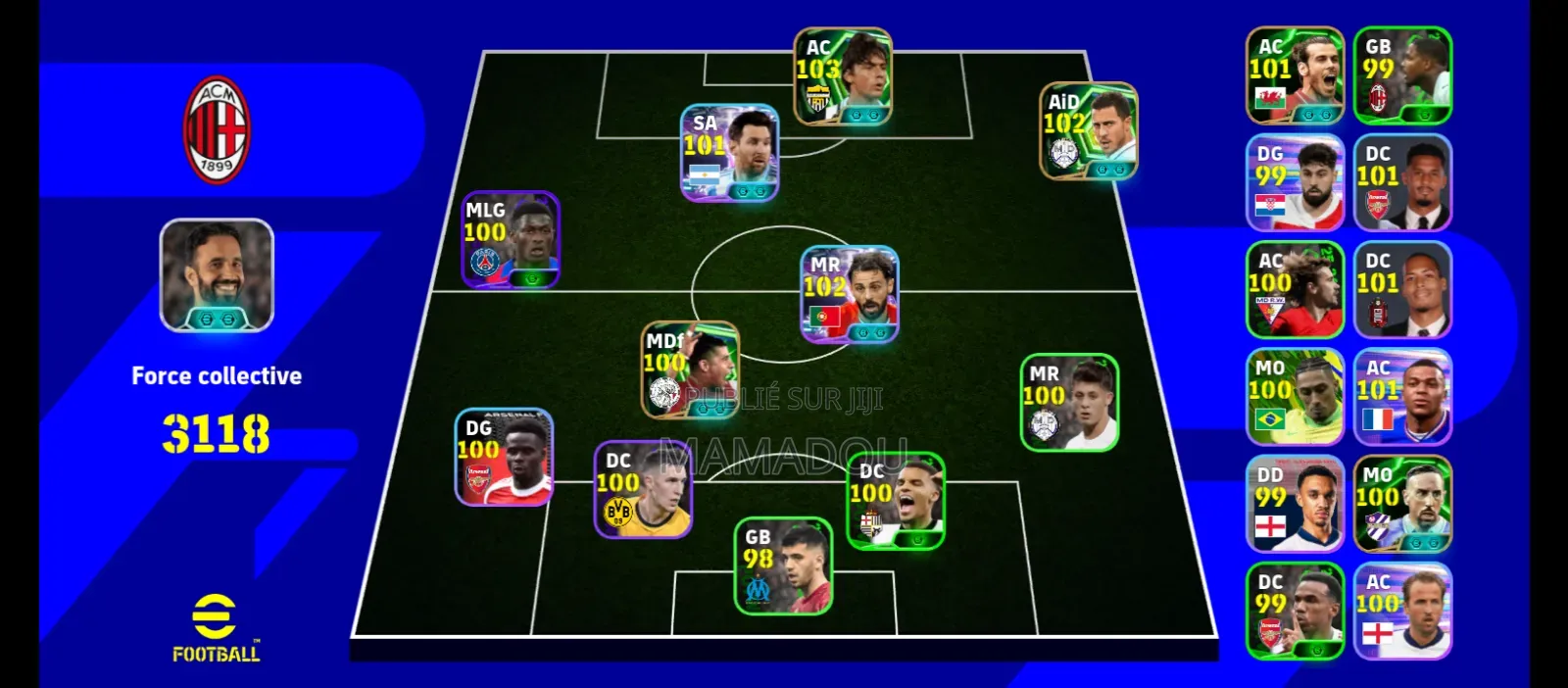Pick the AC 100 England substitute card
The height and width of the screenshot is (688, 1568).
click(1402, 611)
